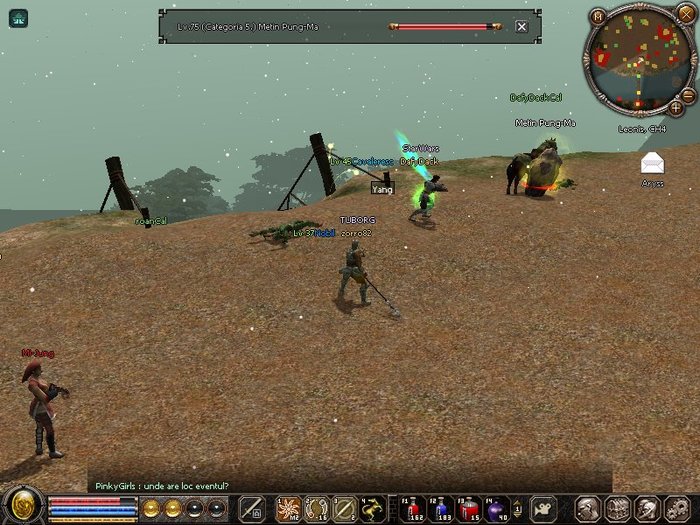Screen dimensions: 700x525
Task: Activate the red burst skill quickslot
Action: point(289,508)
